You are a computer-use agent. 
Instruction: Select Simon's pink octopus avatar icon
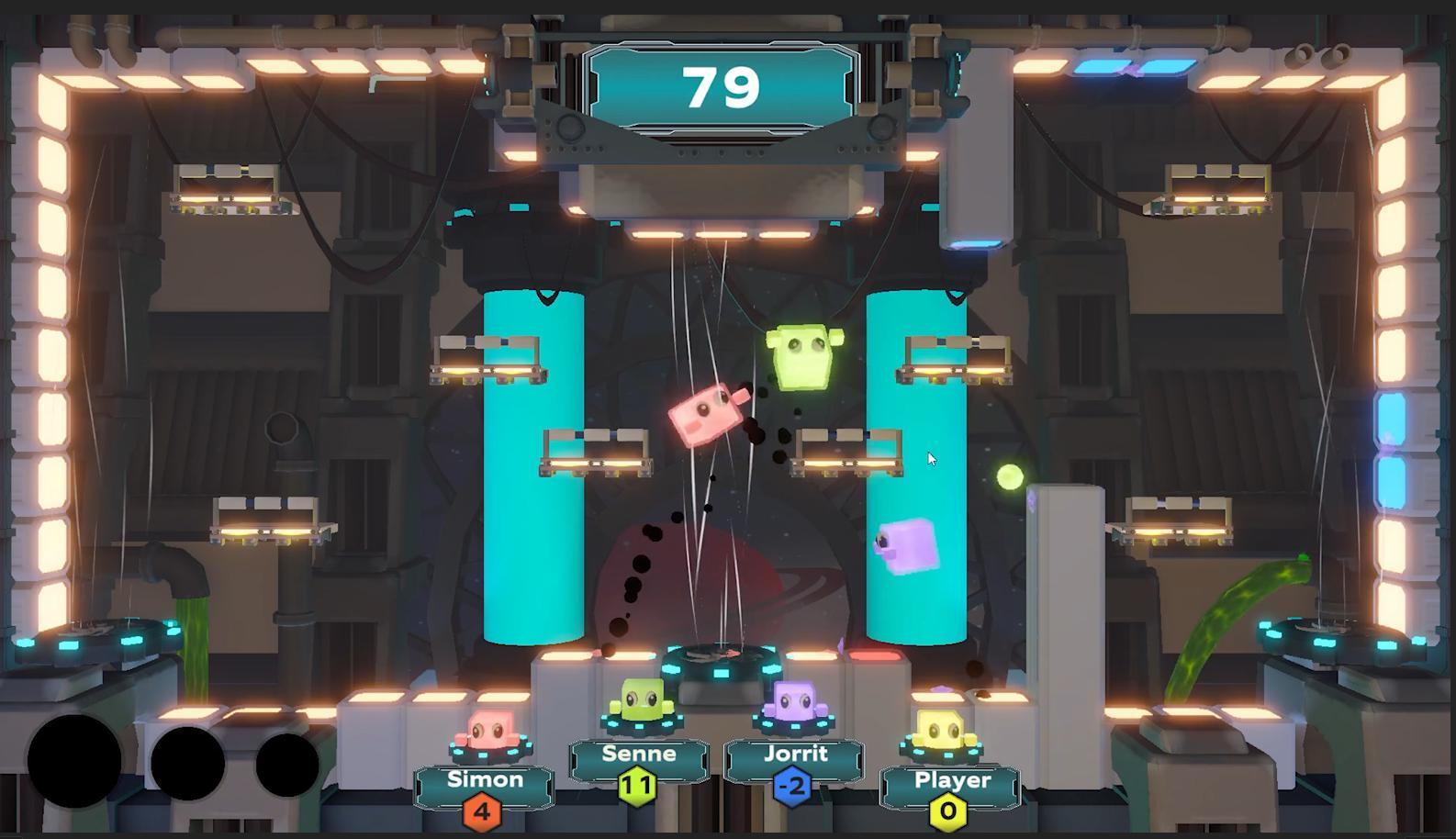tap(487, 731)
